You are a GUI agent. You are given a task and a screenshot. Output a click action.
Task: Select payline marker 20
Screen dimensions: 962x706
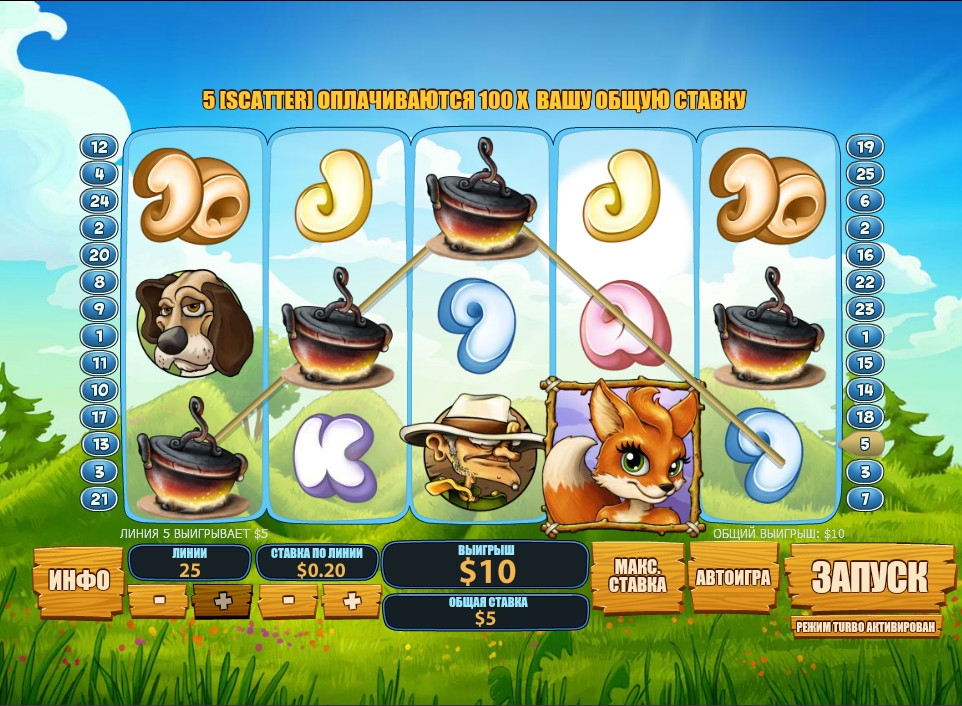pos(99,255)
